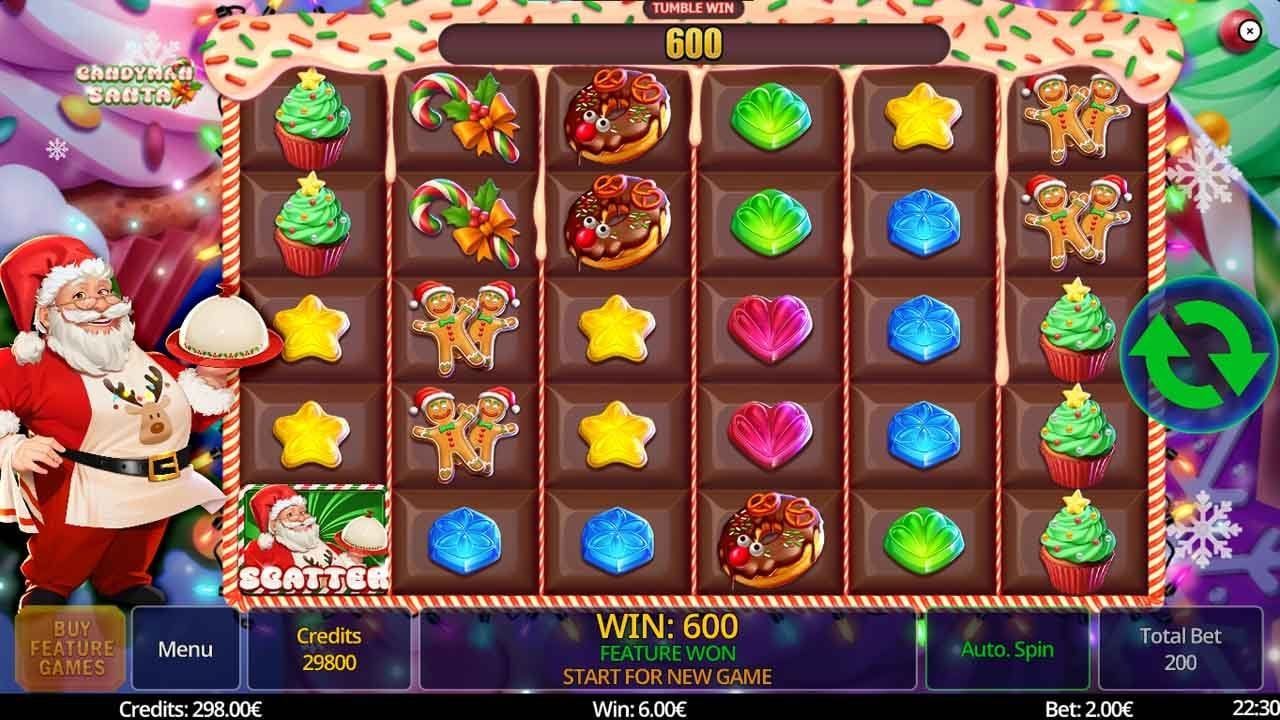1280x720 pixels.
Task: Select the Santa SCATTER symbol on the reels
Action: 314,540
